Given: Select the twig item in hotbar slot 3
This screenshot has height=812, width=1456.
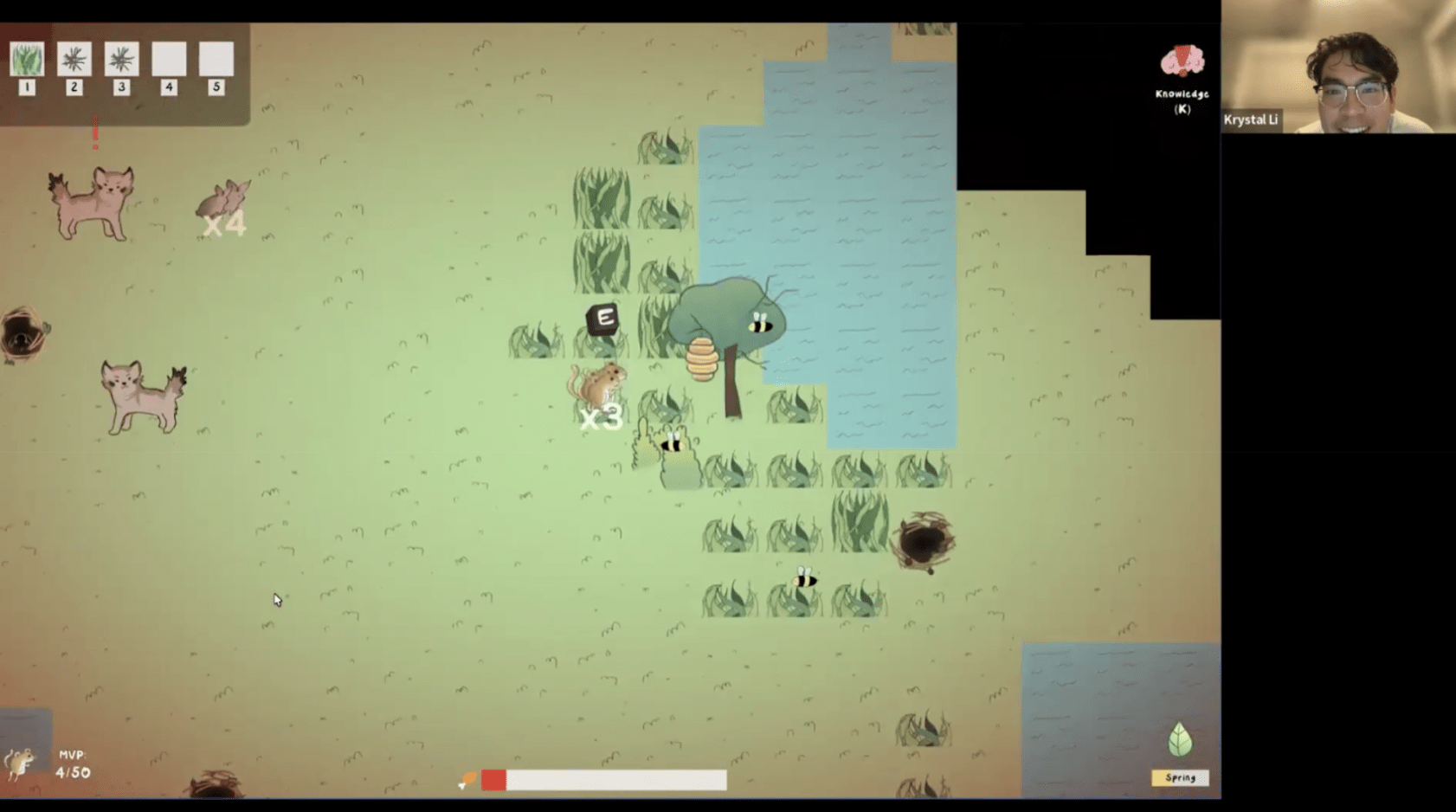Looking at the screenshot, I should [x=121, y=60].
